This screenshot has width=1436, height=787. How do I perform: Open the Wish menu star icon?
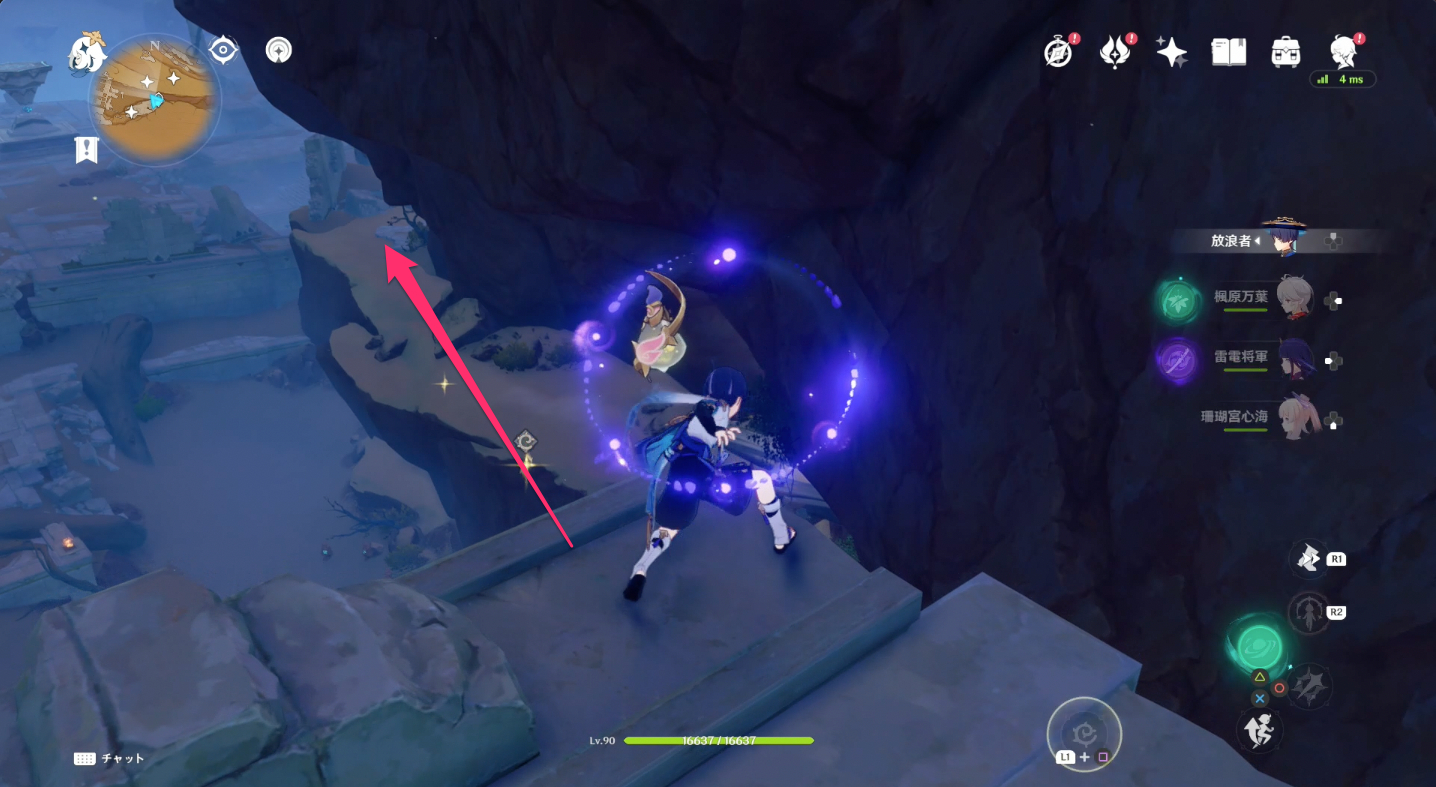(x=1171, y=51)
